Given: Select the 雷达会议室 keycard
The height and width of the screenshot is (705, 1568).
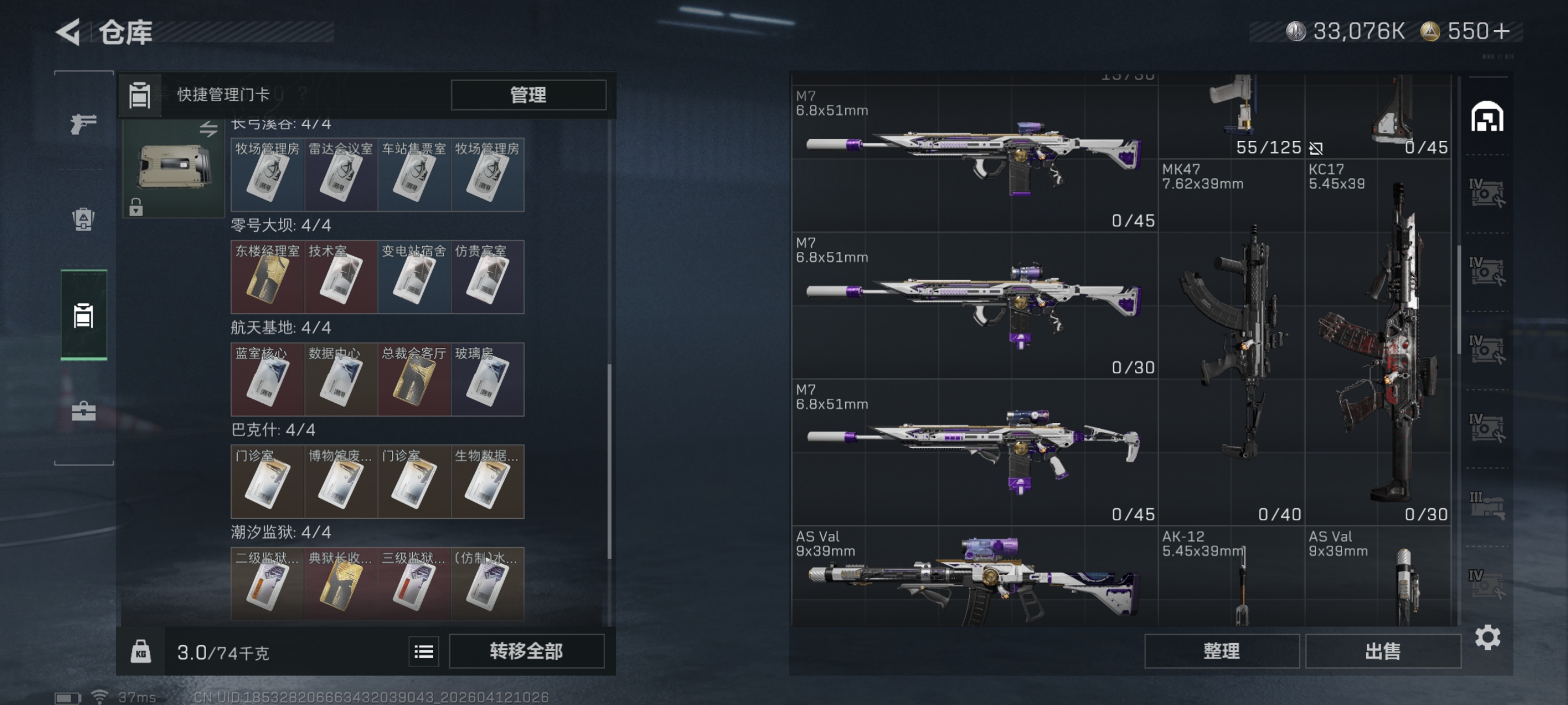Looking at the screenshot, I should coord(341,175).
